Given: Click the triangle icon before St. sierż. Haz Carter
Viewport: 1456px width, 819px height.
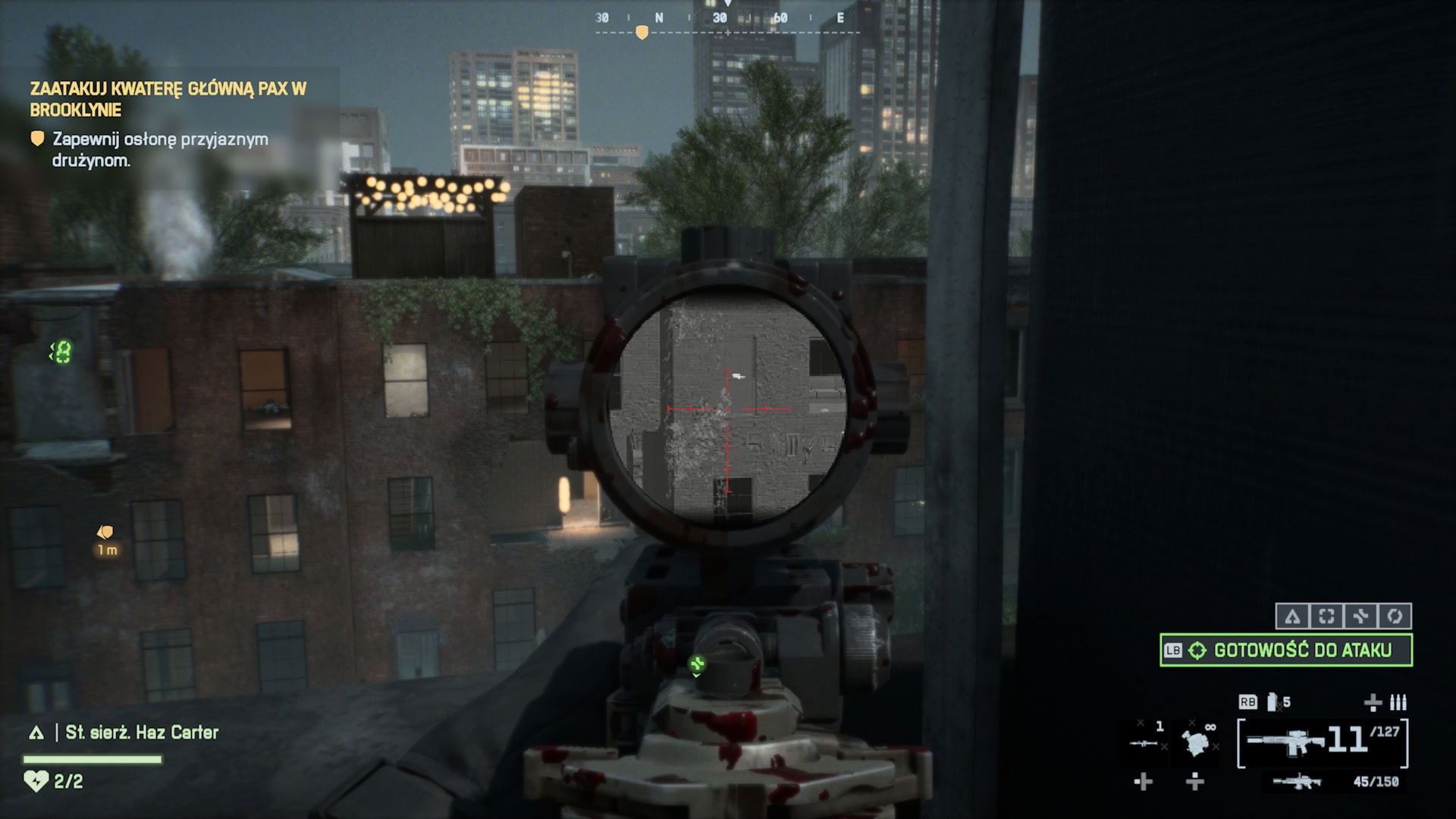Looking at the screenshot, I should pyautogui.click(x=36, y=733).
